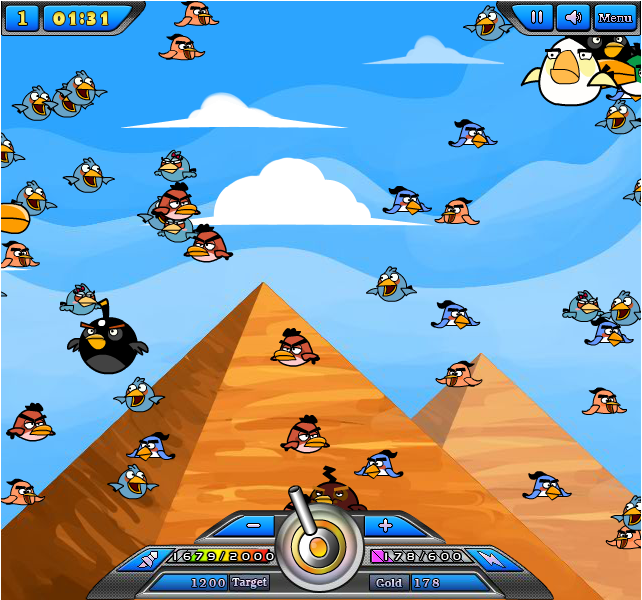Open the Menu

pyautogui.click(x=614, y=18)
